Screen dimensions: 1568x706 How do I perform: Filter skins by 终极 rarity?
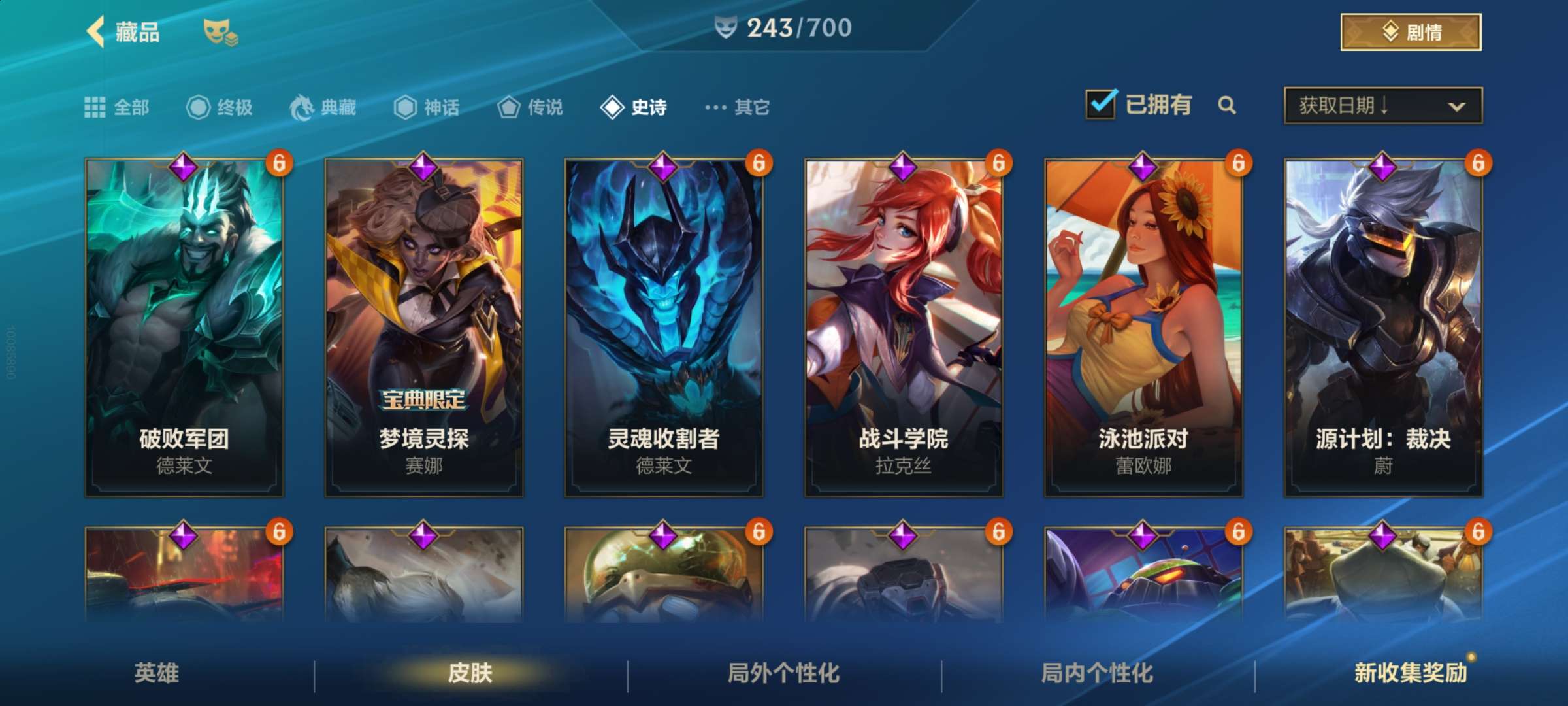pyautogui.click(x=220, y=107)
